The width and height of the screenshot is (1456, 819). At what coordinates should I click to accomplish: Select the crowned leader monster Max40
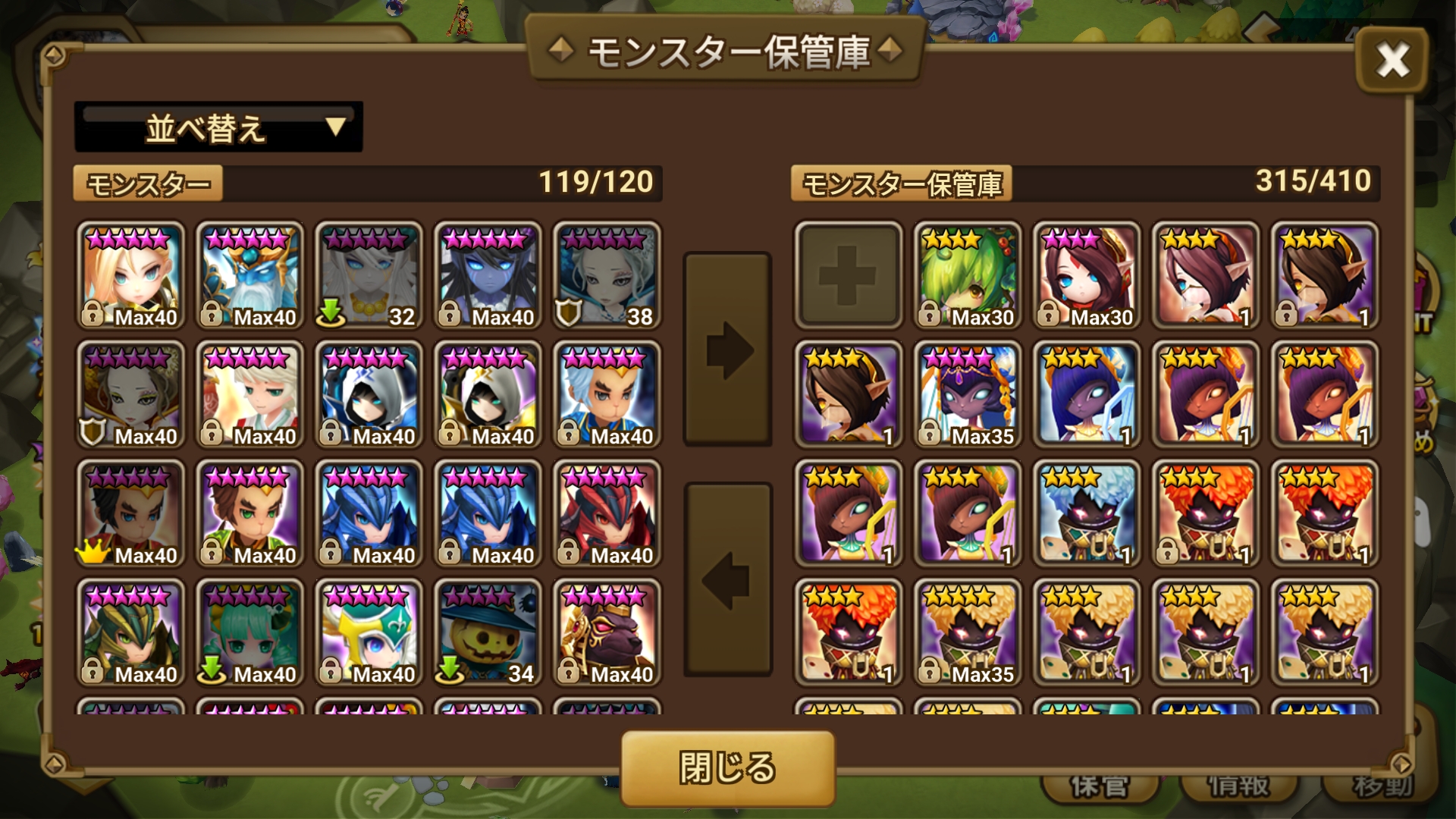[x=130, y=514]
